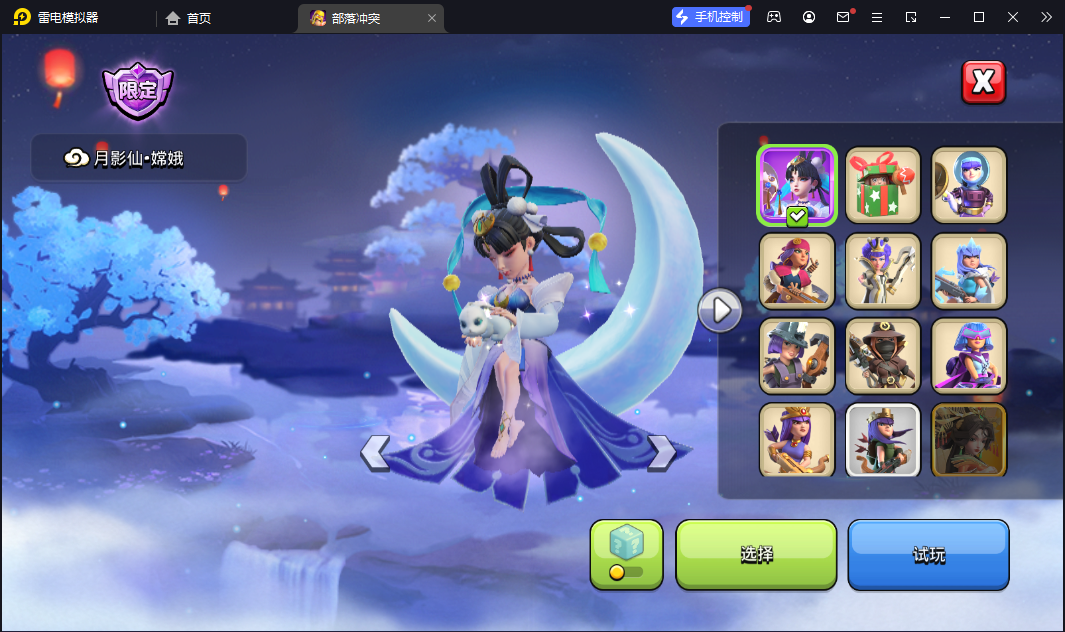The height and width of the screenshot is (632, 1065).
Task: Open the emulator's 手机控制 phone control button
Action: [x=710, y=17]
